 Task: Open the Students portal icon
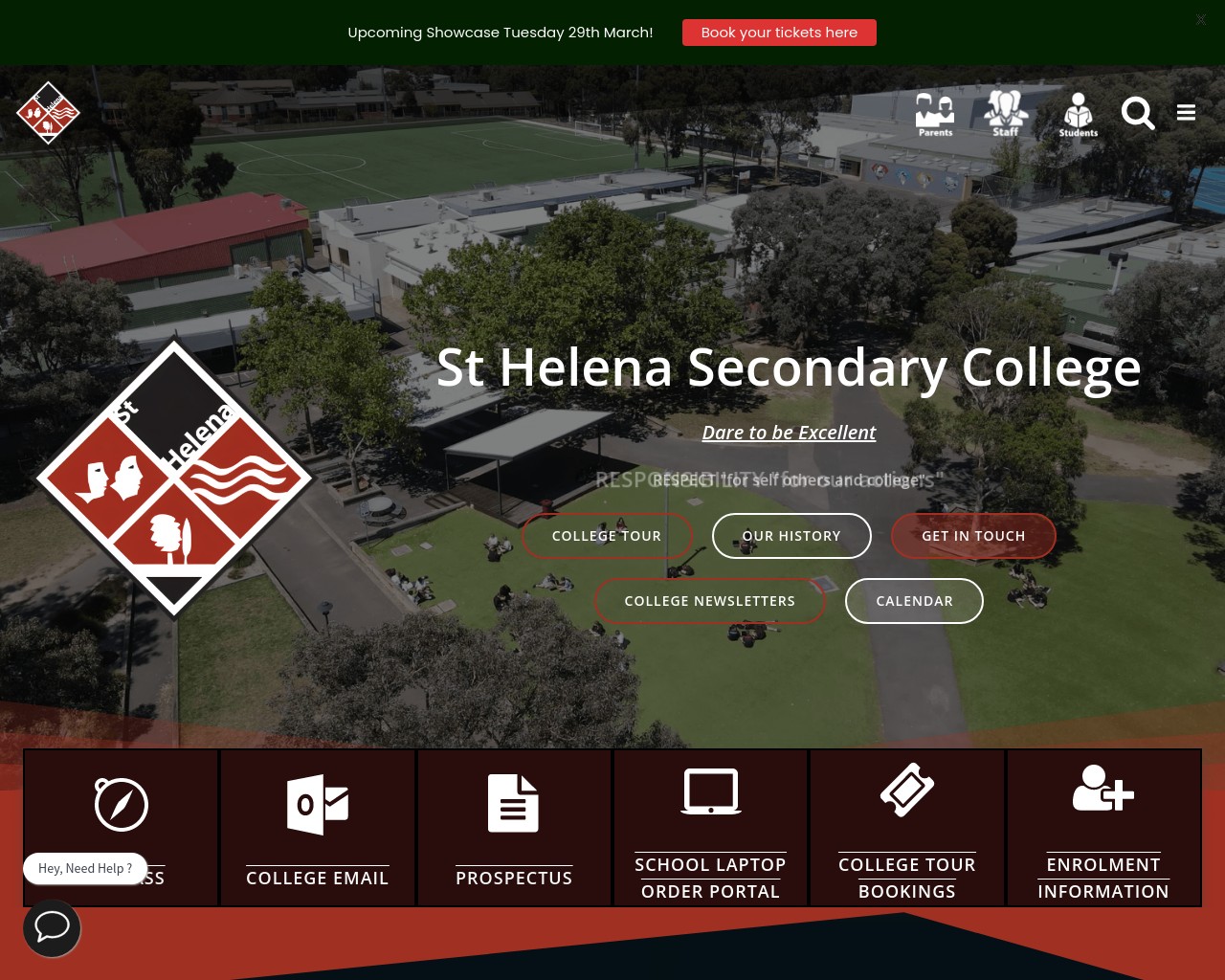tap(1078, 112)
